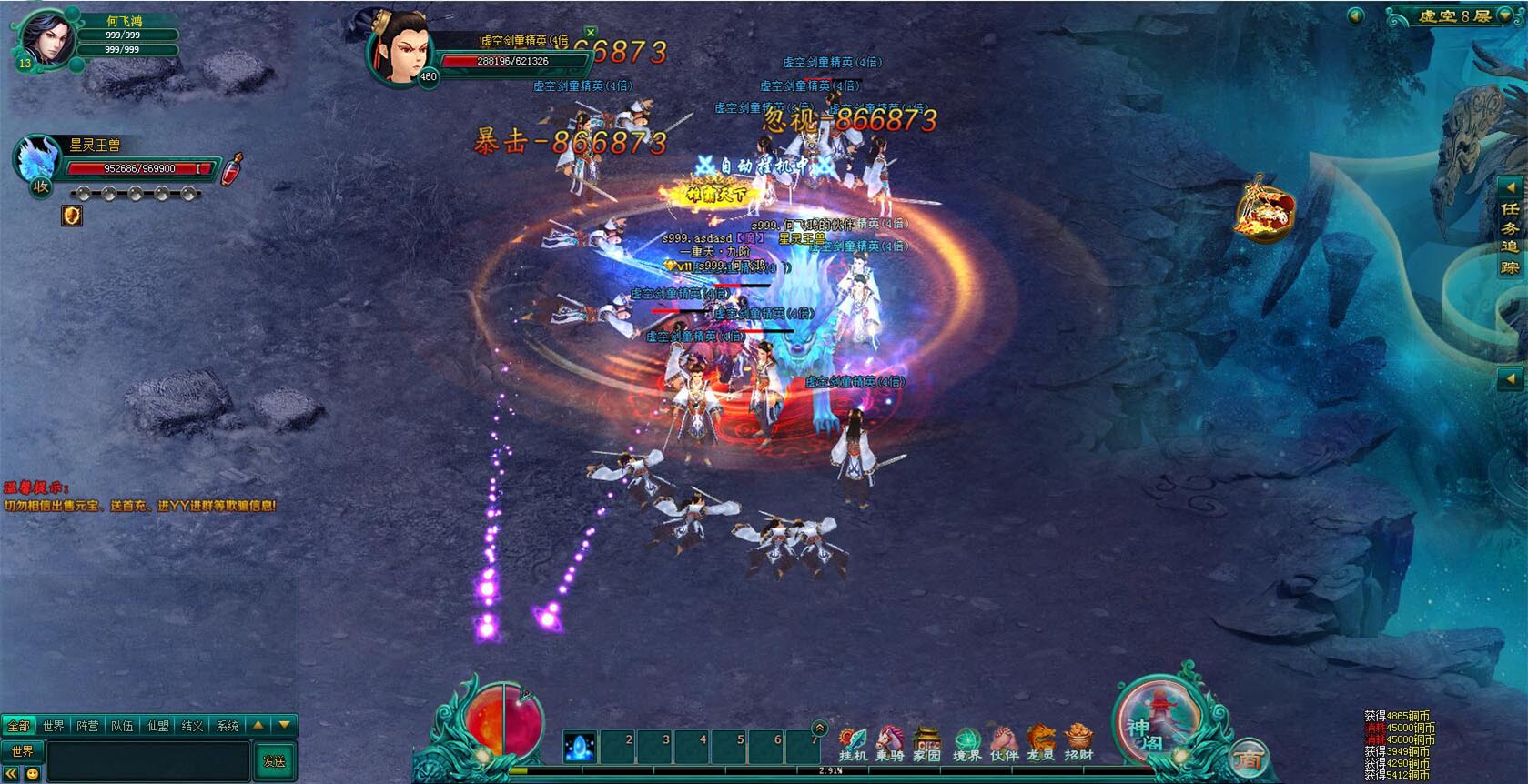Screen dimensions: 1528x784
Task: Open the 家园 homestead menu
Action: click(926, 744)
